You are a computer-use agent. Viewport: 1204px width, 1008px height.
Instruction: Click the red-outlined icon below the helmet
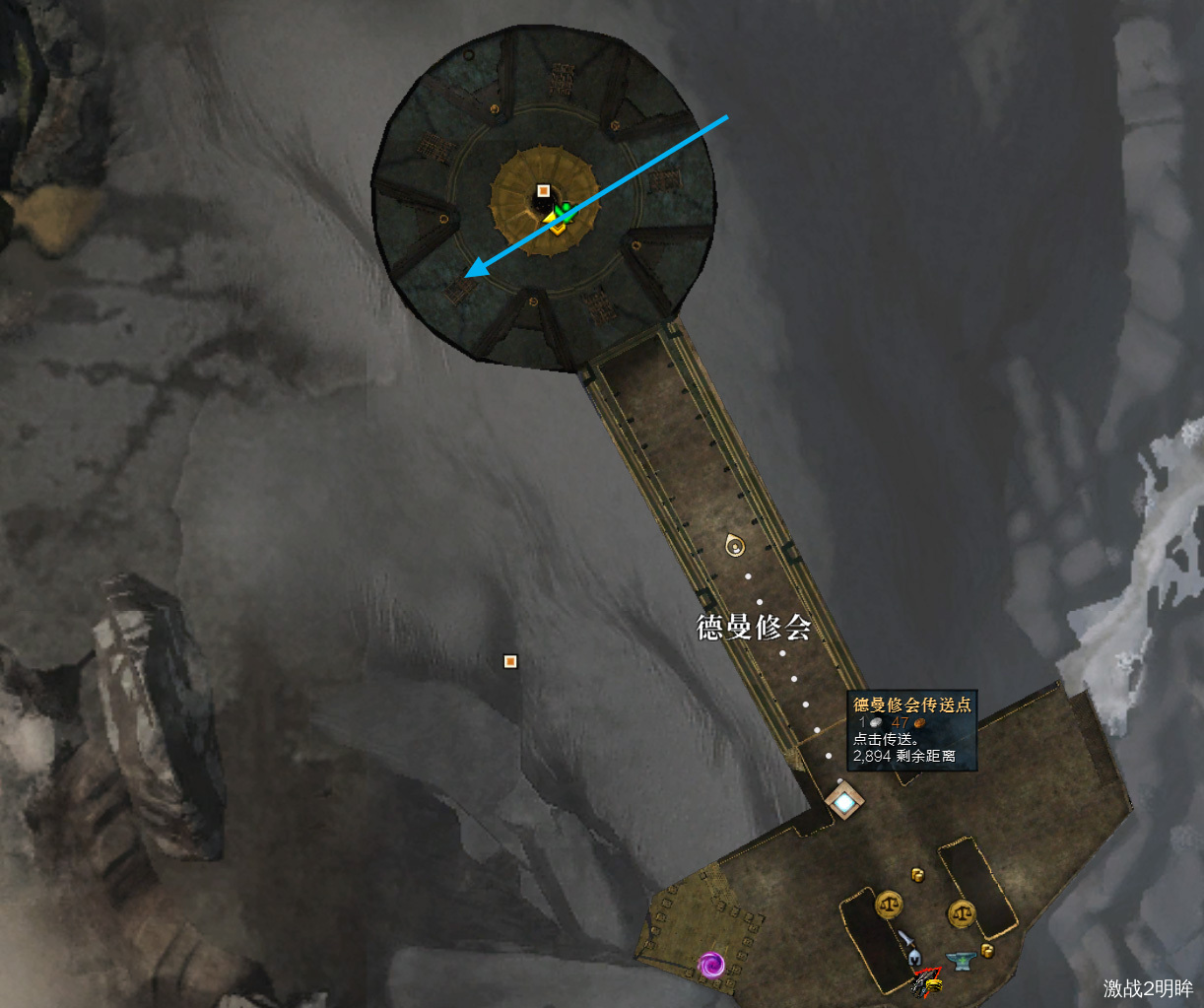(926, 981)
